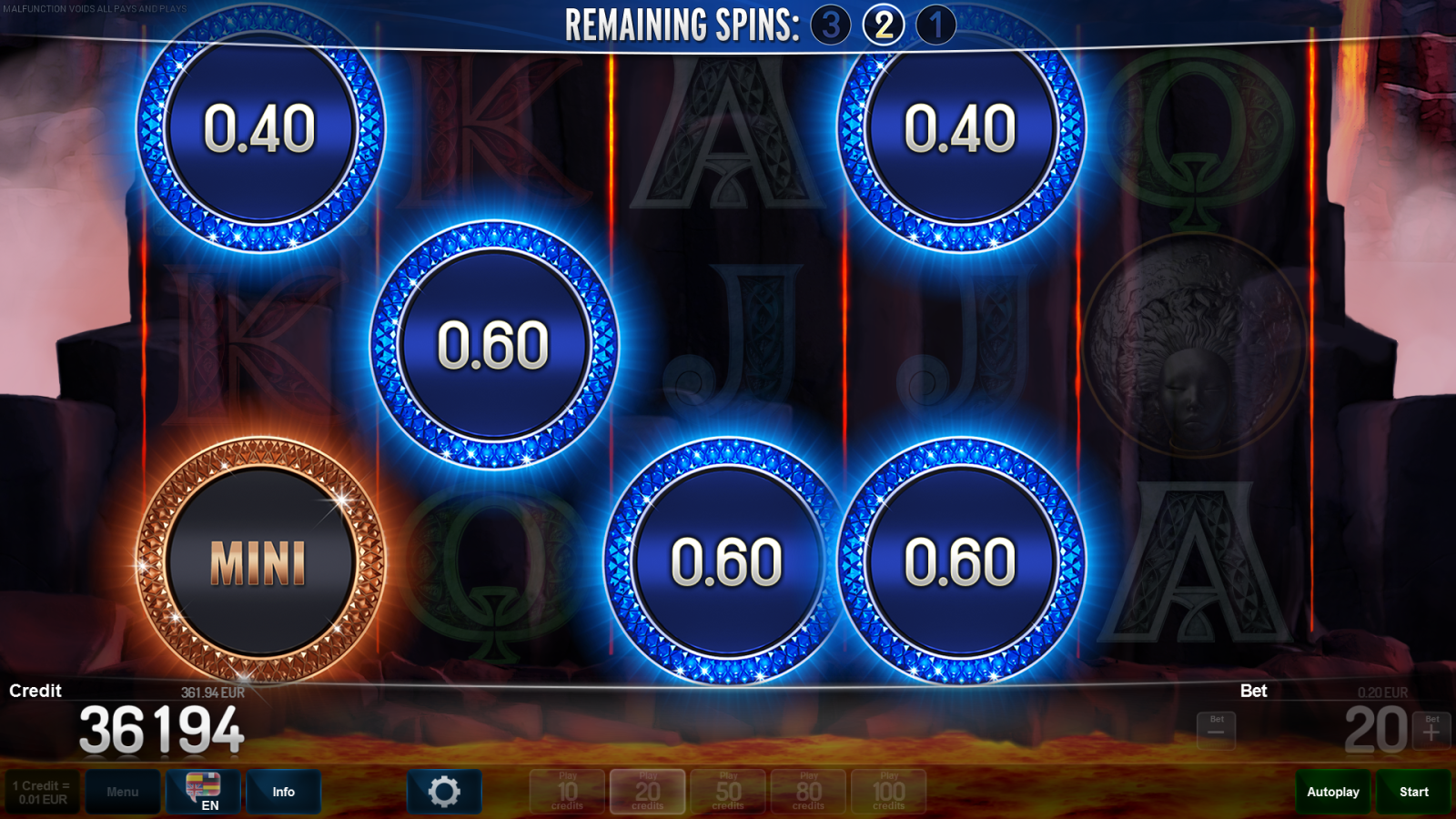This screenshot has height=819, width=1456.
Task: Set the Play 100 credits bet
Action: point(889,792)
